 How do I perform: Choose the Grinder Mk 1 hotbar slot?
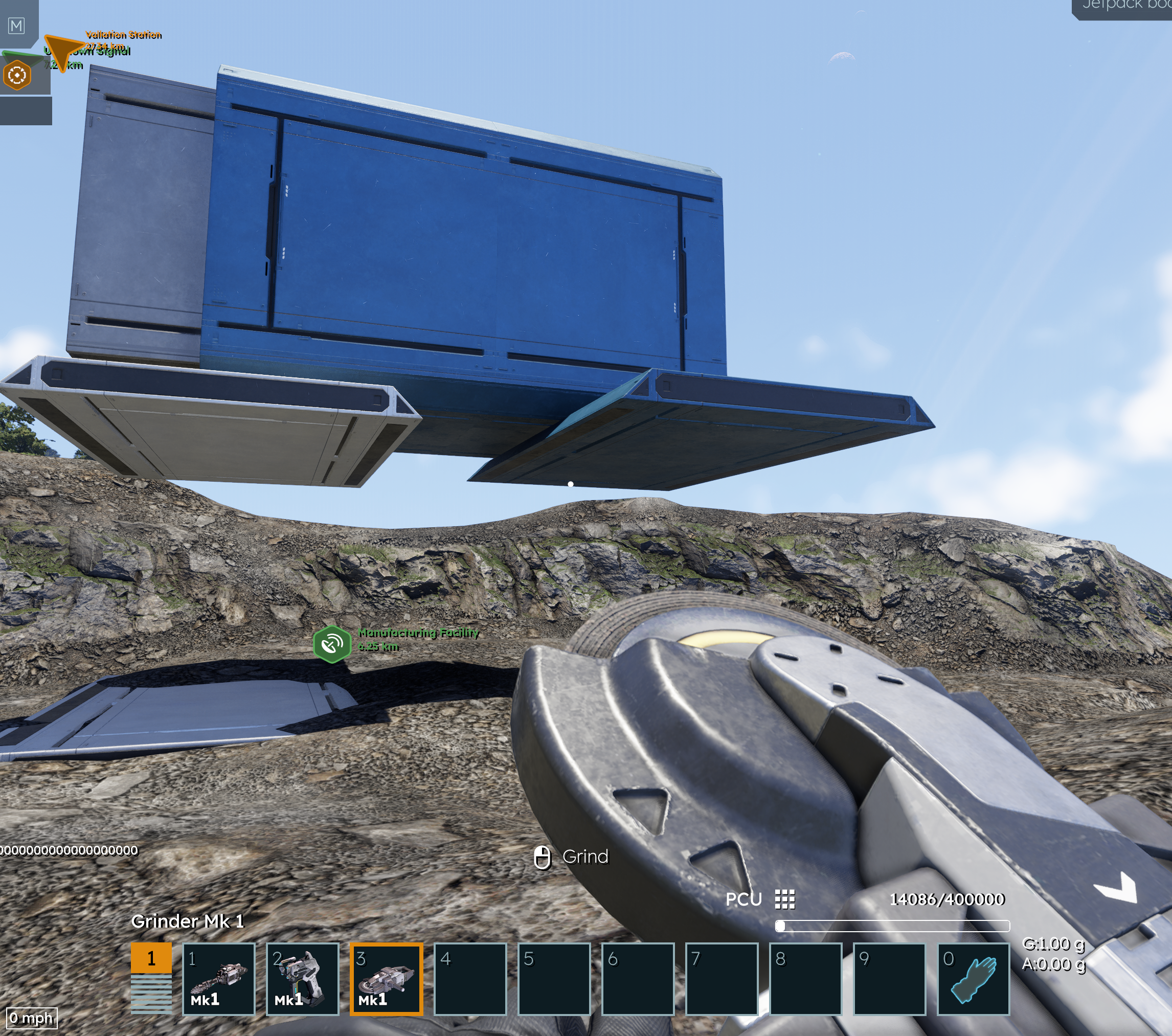click(x=387, y=979)
